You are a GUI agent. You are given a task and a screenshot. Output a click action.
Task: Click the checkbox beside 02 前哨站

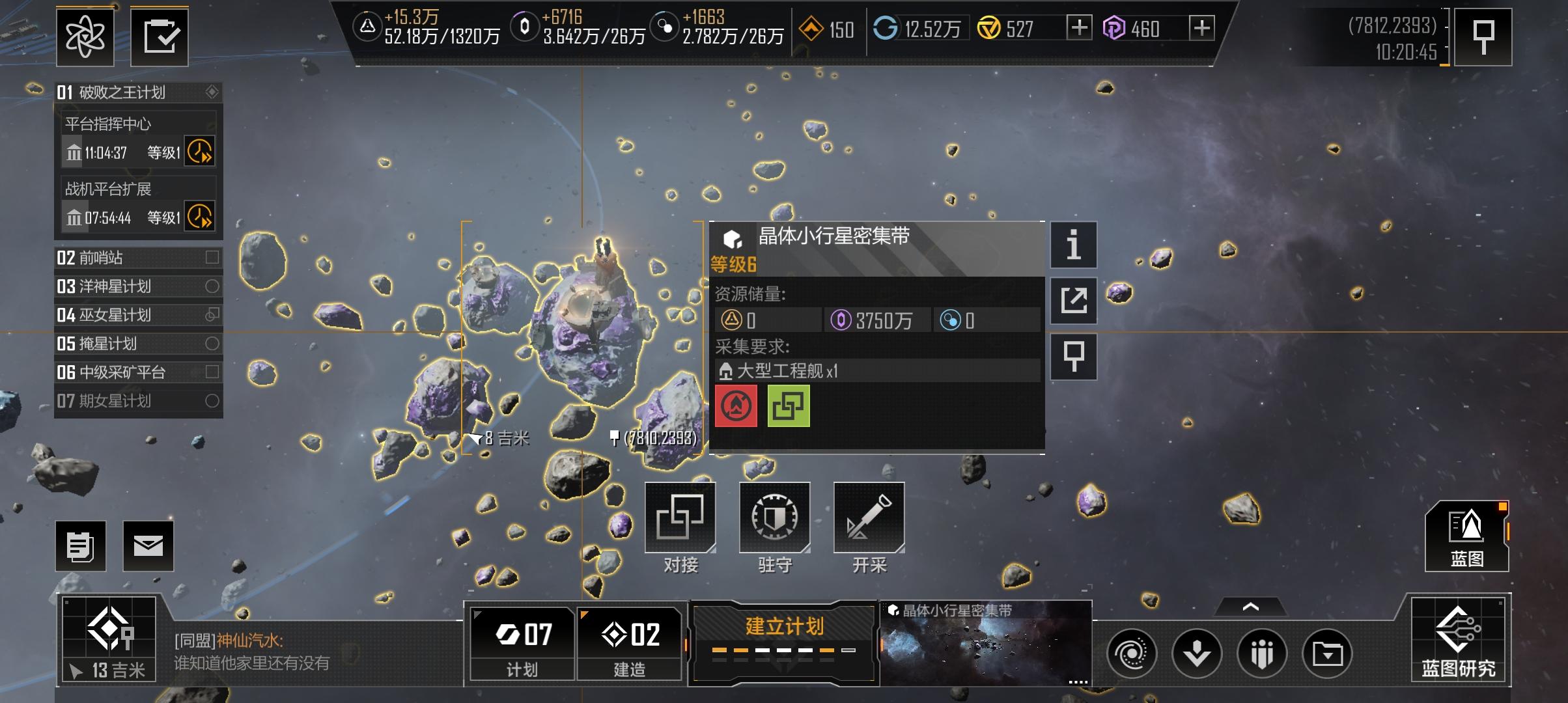tap(213, 258)
